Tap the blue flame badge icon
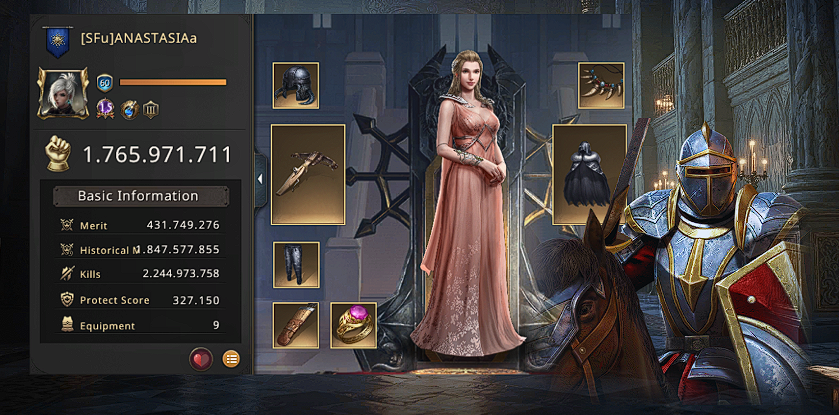Screen dimensions: 839x415 click(129, 109)
